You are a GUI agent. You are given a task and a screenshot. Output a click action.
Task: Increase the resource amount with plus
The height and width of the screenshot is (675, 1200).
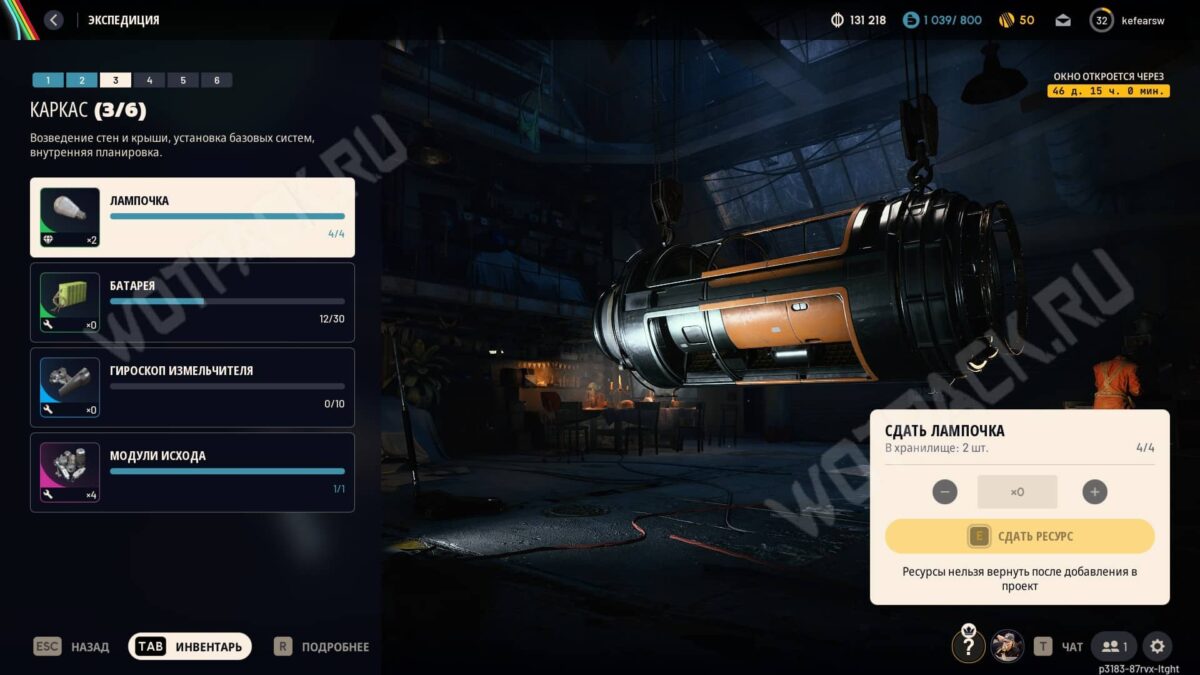1095,492
